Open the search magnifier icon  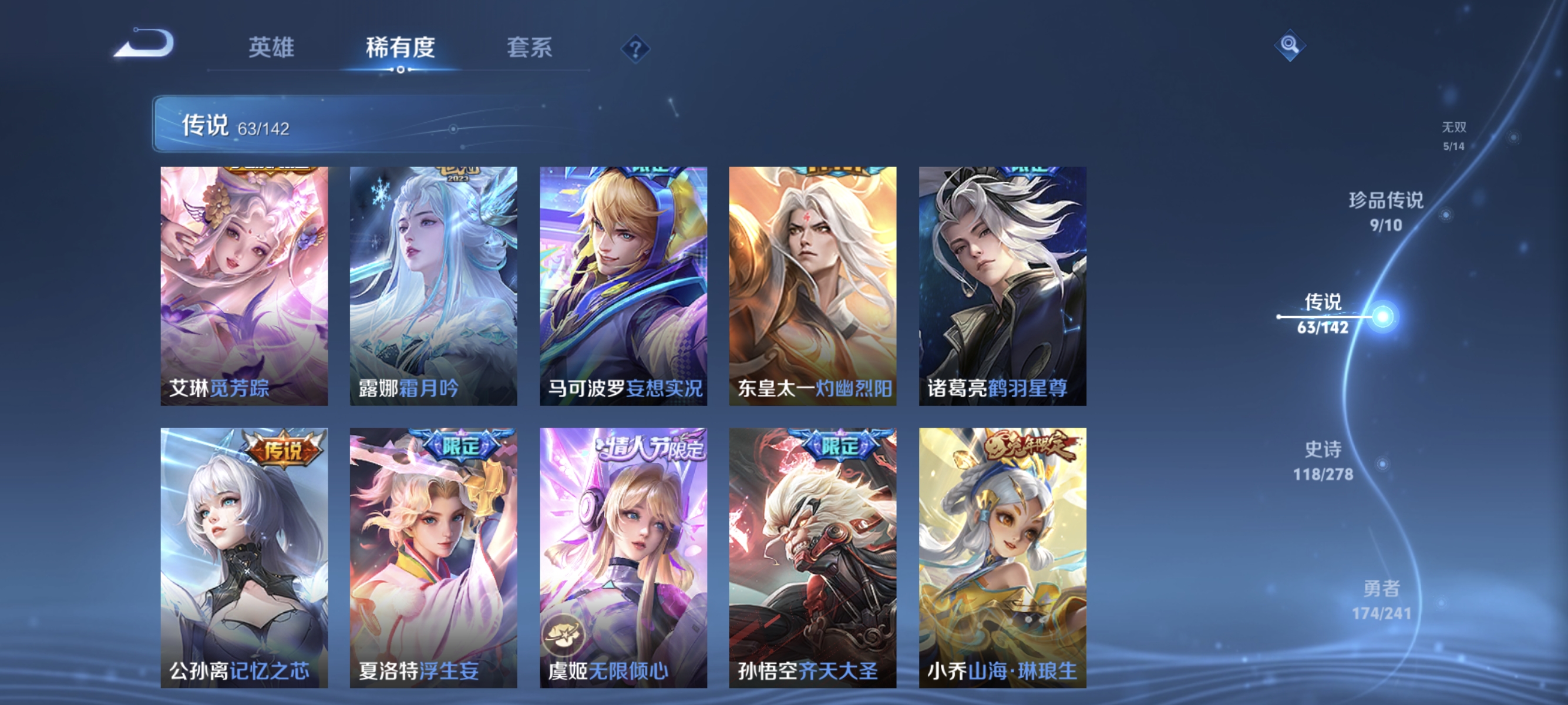[1290, 45]
